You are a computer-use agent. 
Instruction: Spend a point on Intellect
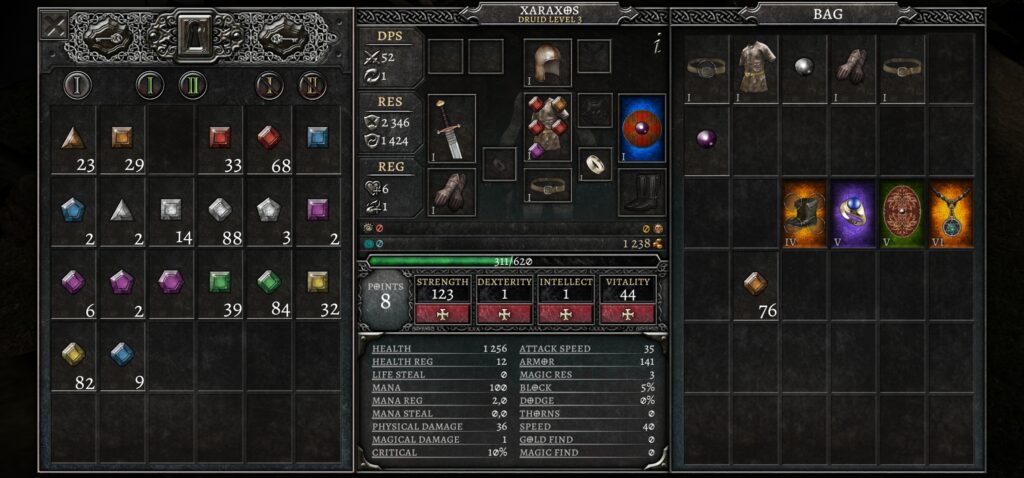[x=566, y=313]
